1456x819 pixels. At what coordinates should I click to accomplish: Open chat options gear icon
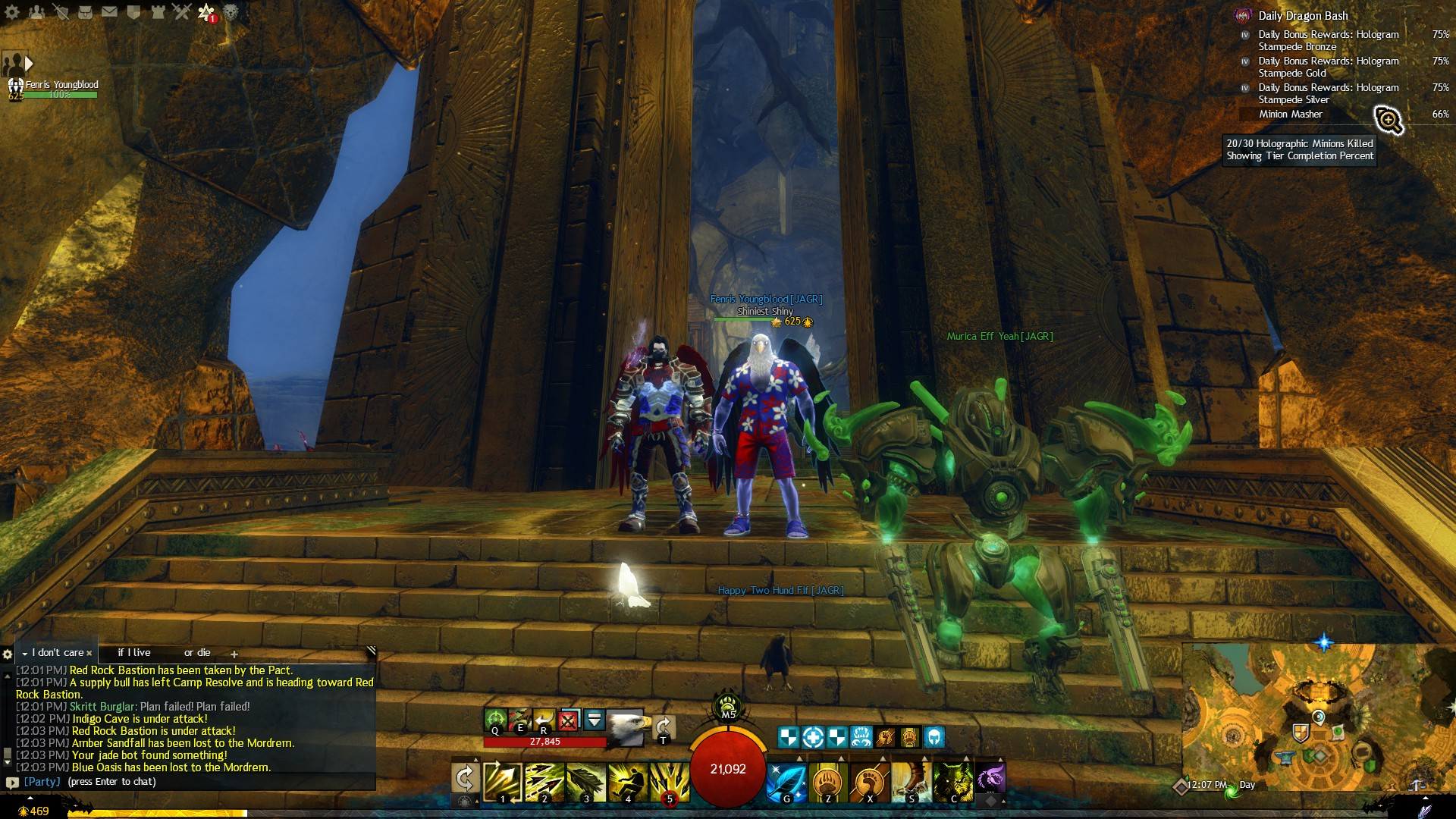click(8, 654)
